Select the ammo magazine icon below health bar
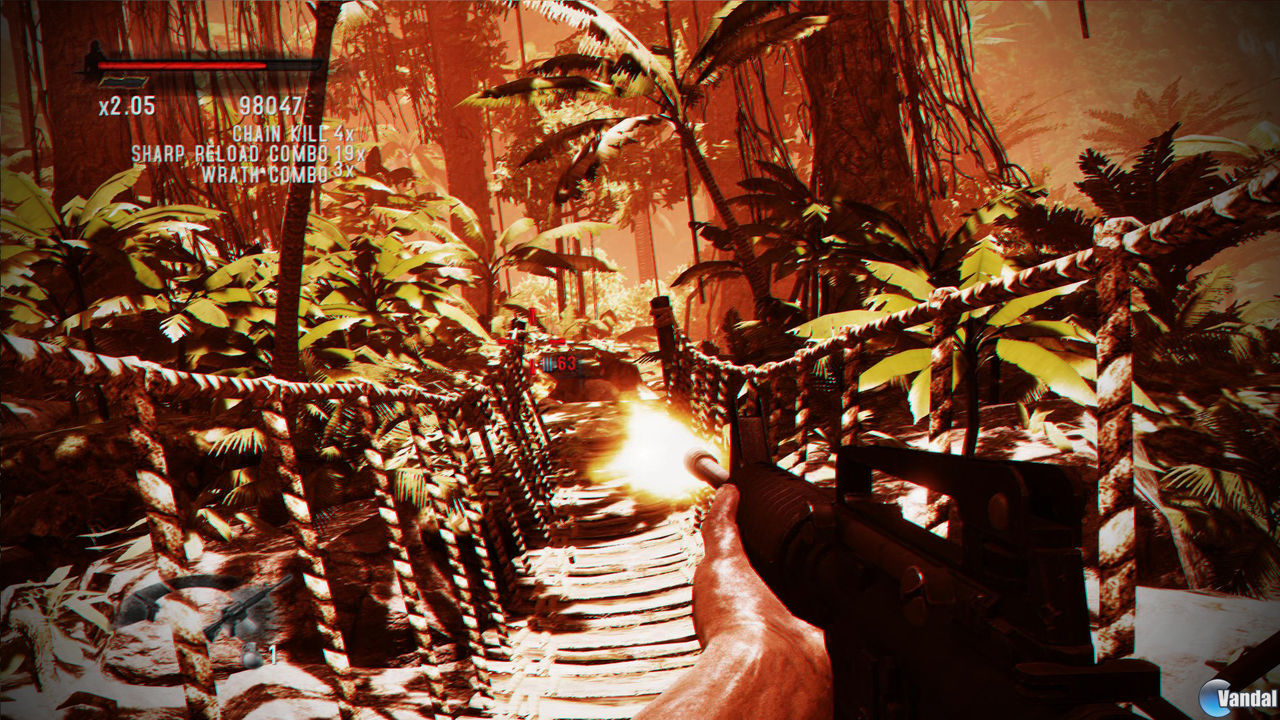Viewport: 1280px width, 720px height. (x=125, y=81)
